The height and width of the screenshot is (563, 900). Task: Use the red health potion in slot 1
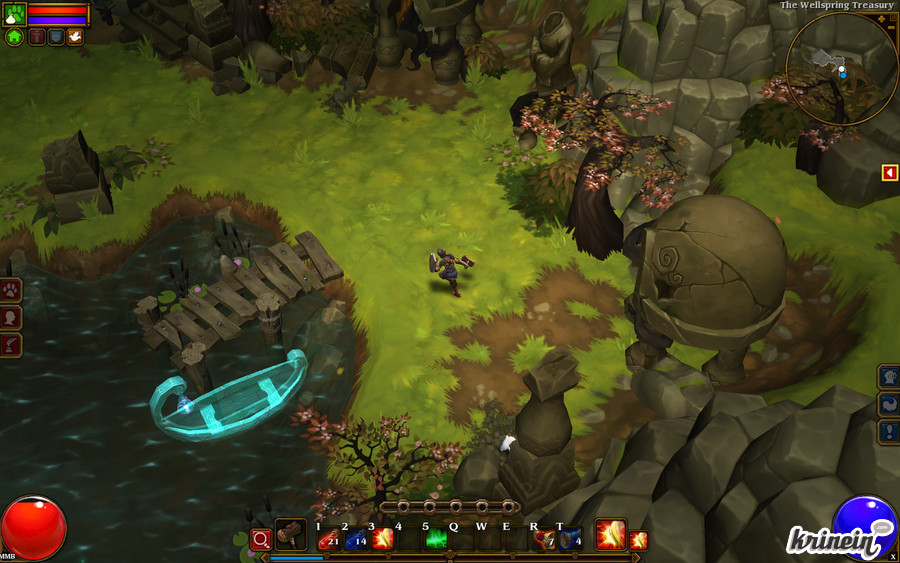[x=328, y=539]
